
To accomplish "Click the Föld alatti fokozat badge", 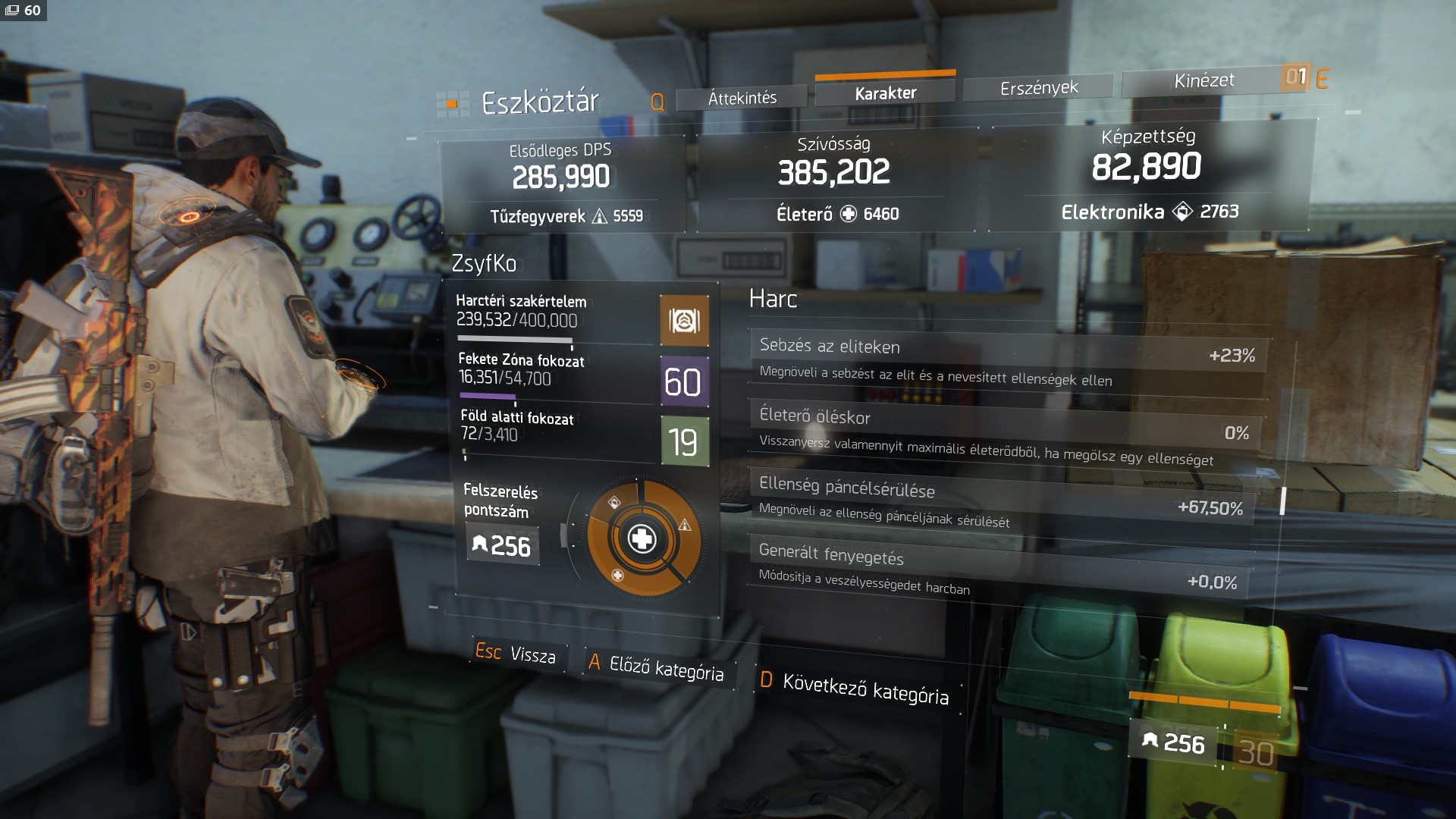I will 684,441.
